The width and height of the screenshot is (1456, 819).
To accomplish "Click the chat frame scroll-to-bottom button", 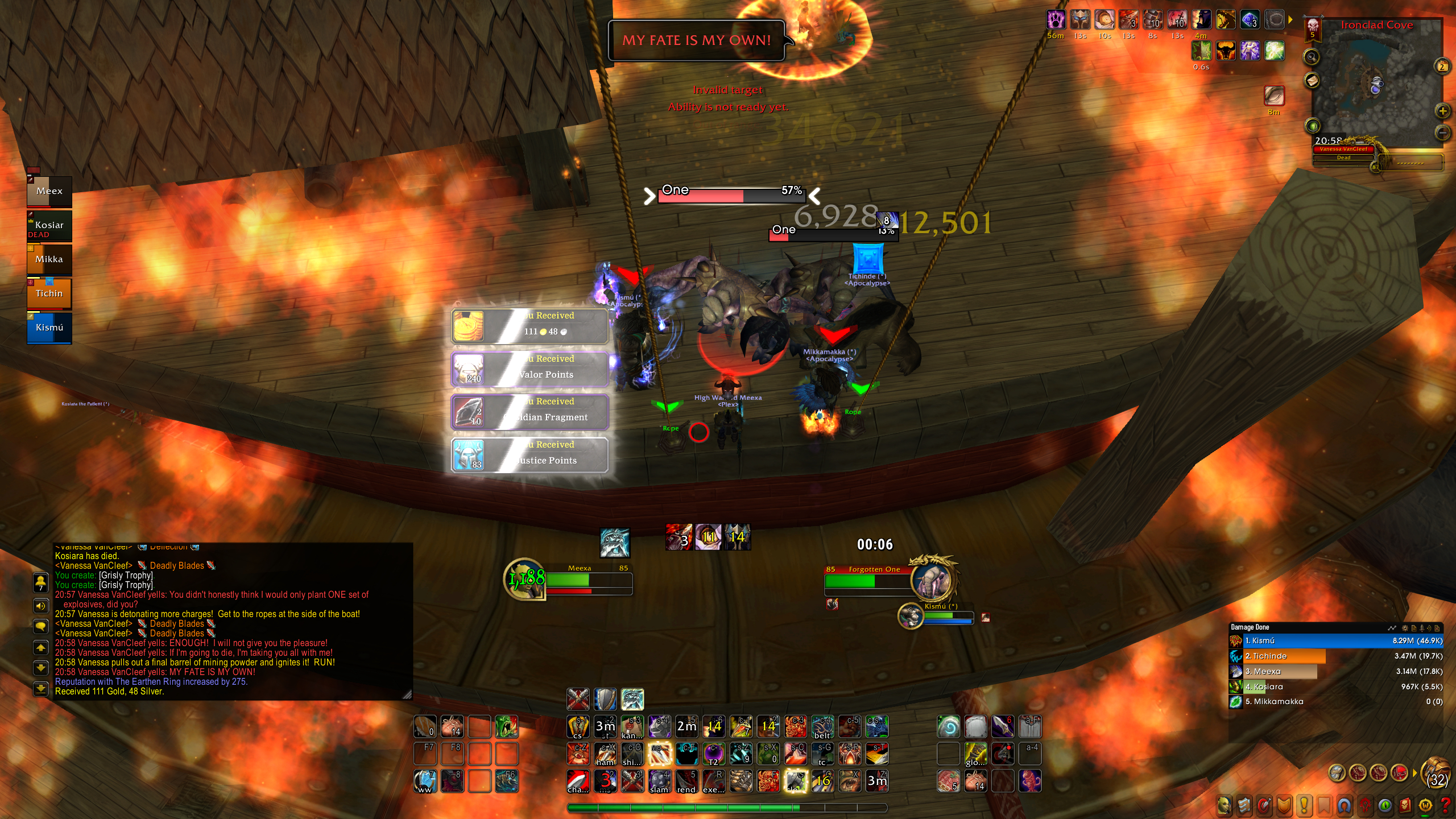I will (x=41, y=689).
